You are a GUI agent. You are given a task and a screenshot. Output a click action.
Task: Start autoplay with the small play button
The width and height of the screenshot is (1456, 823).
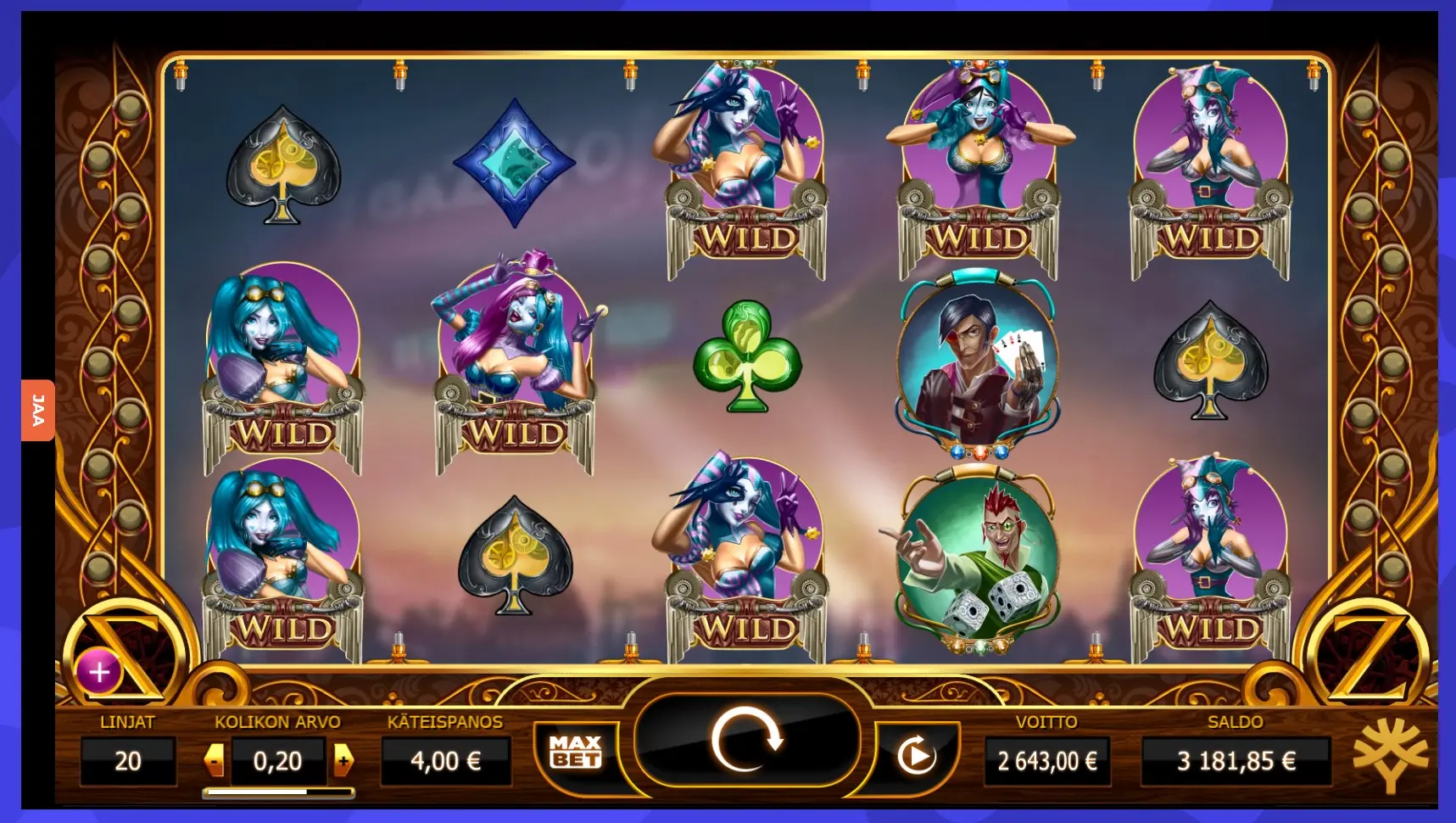[x=916, y=756]
